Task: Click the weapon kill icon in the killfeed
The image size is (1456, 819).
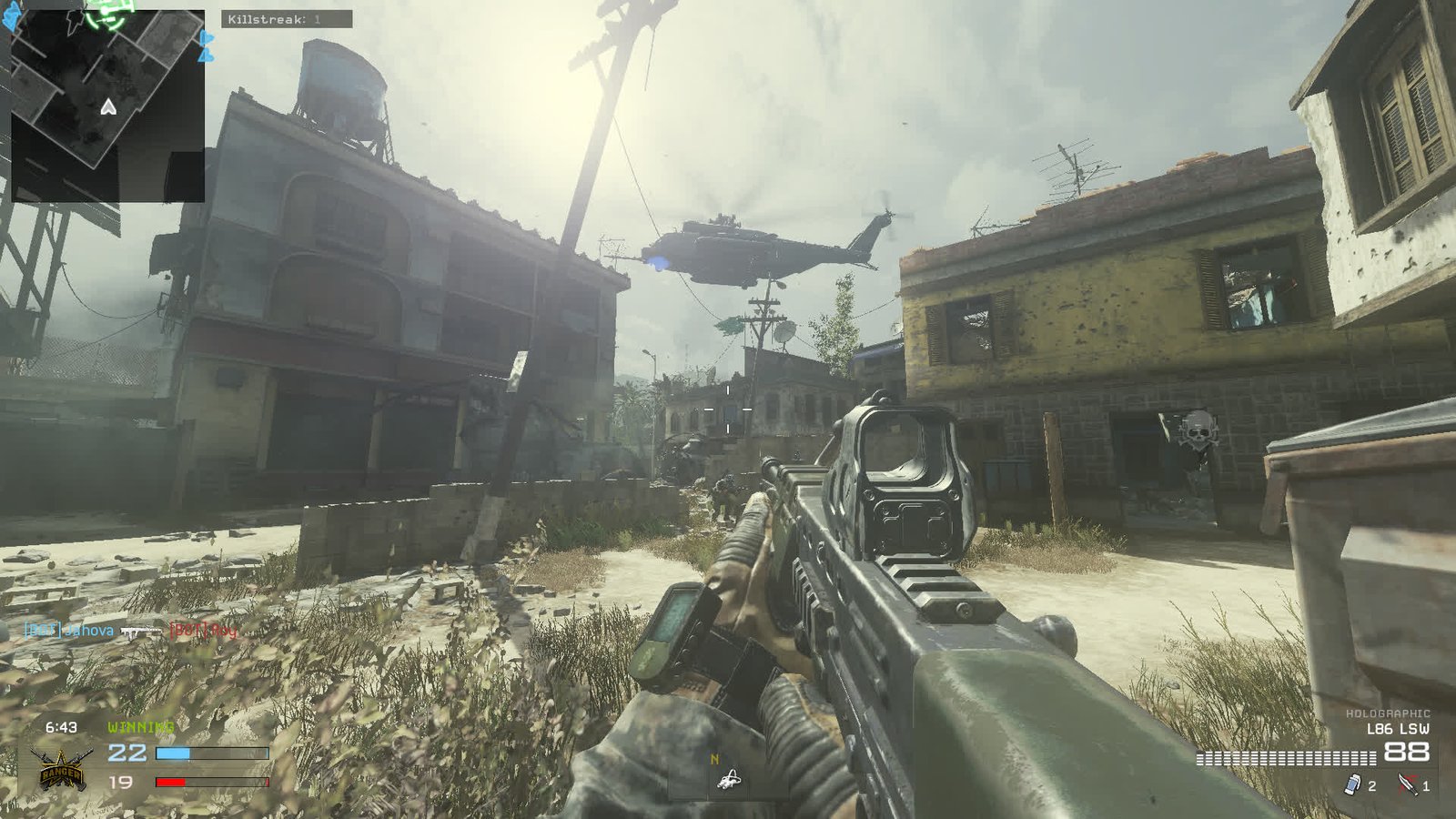Action: [x=141, y=630]
